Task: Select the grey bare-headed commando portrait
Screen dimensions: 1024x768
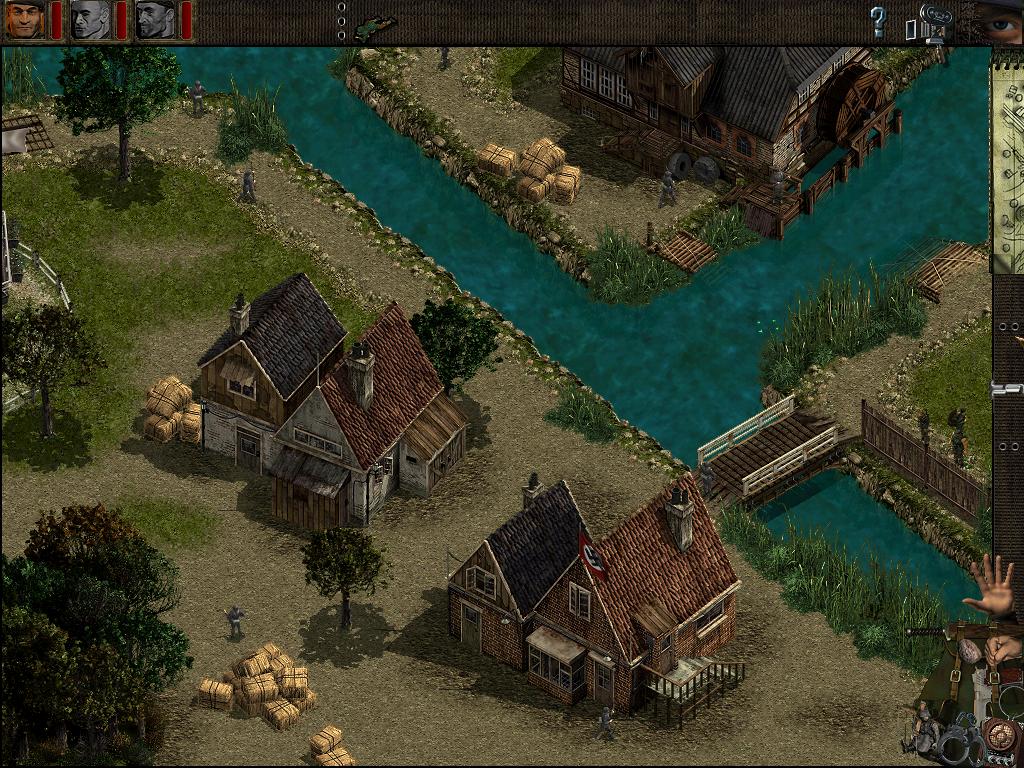Action: (x=91, y=20)
